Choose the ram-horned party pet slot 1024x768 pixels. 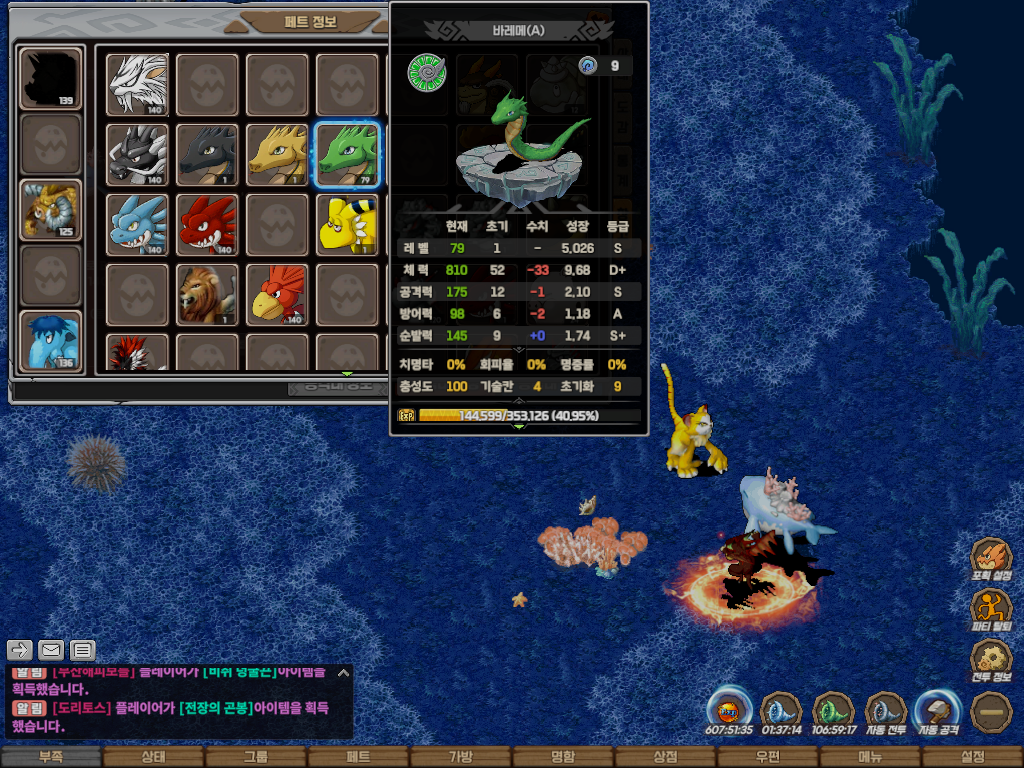(x=51, y=210)
